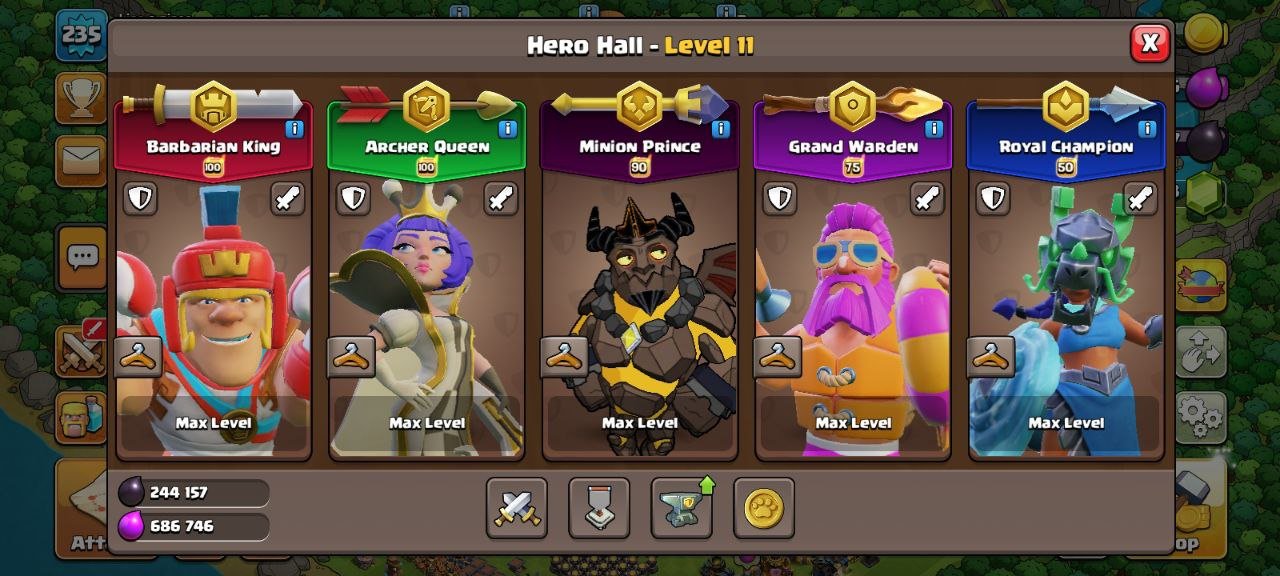Show Barbarian King info
Viewport: 1280px width, 576px height.
click(x=294, y=129)
